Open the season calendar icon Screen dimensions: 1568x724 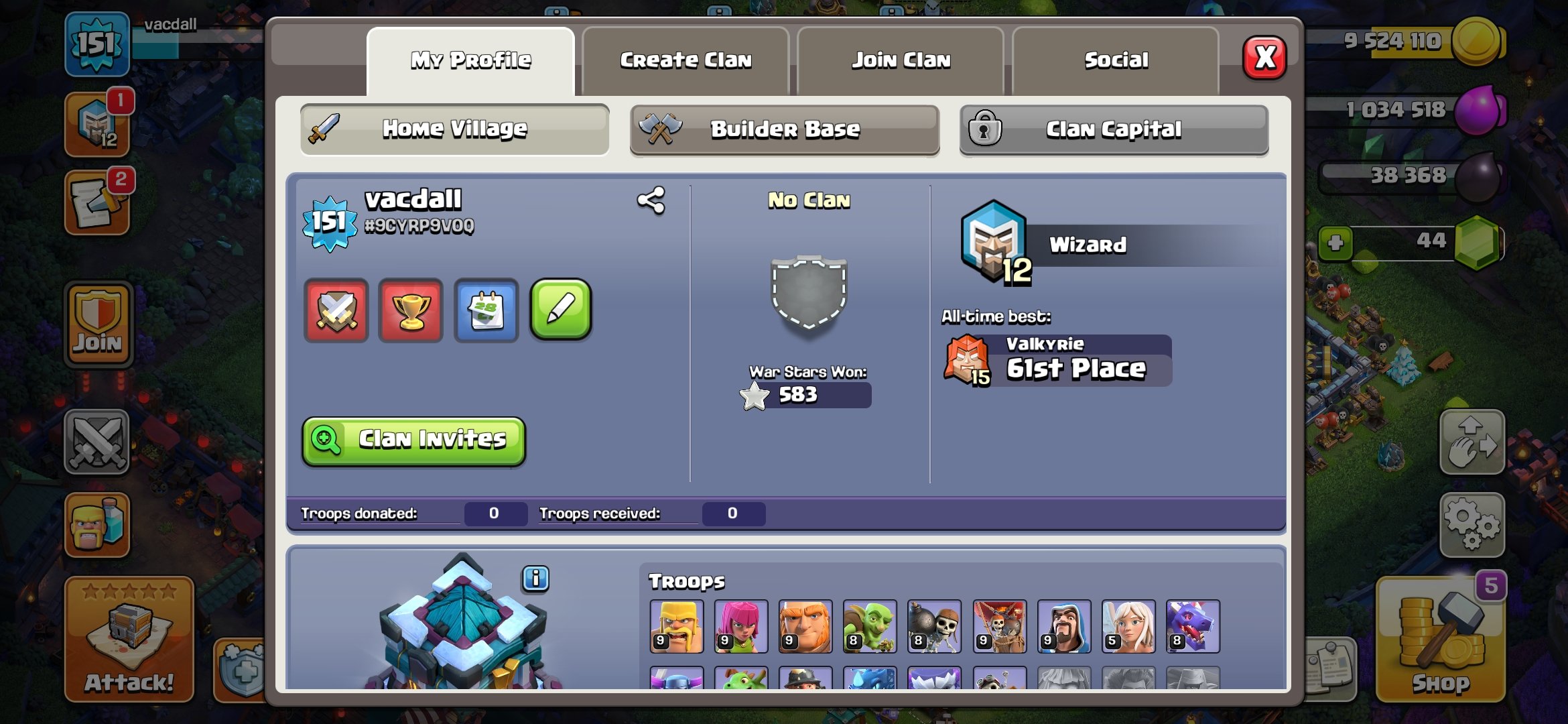(x=486, y=309)
